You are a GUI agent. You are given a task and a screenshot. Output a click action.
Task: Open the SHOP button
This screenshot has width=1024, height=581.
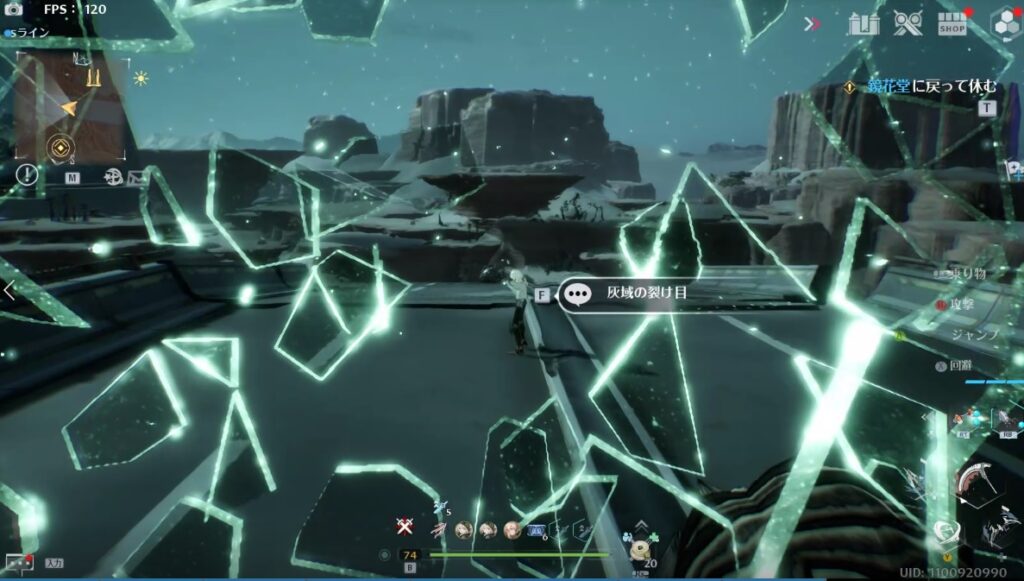[953, 25]
